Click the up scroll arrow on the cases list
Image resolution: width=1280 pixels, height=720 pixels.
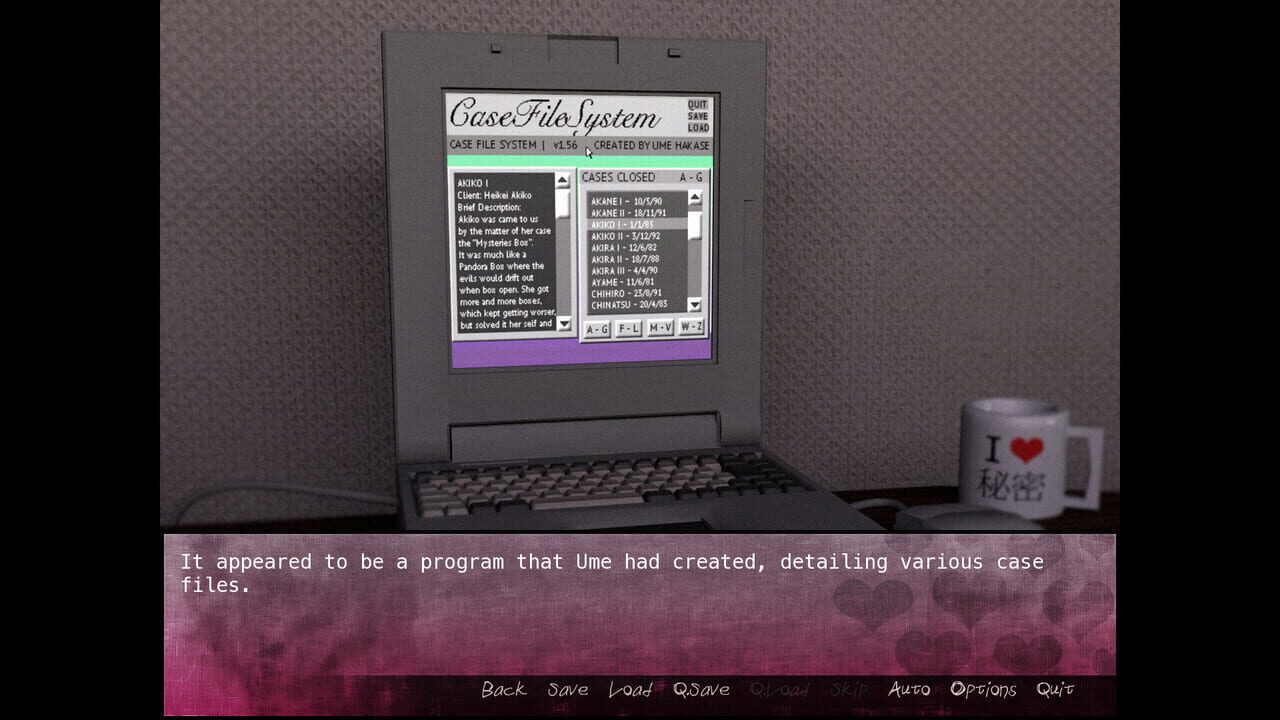[x=696, y=198]
